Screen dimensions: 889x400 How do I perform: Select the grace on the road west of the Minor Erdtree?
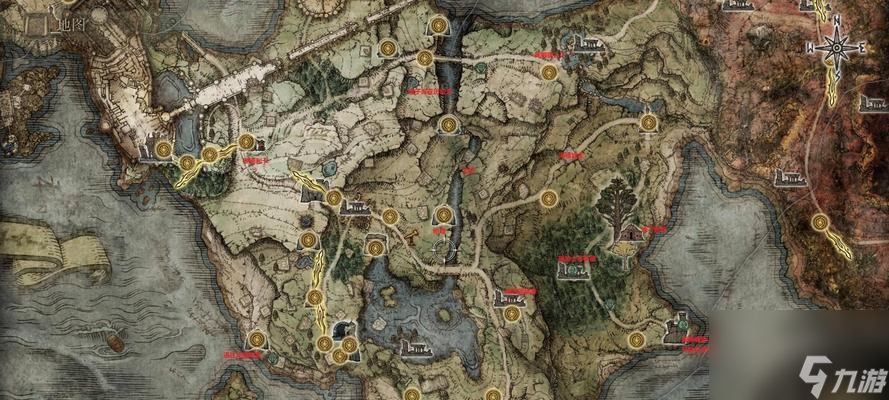(x=547, y=198)
